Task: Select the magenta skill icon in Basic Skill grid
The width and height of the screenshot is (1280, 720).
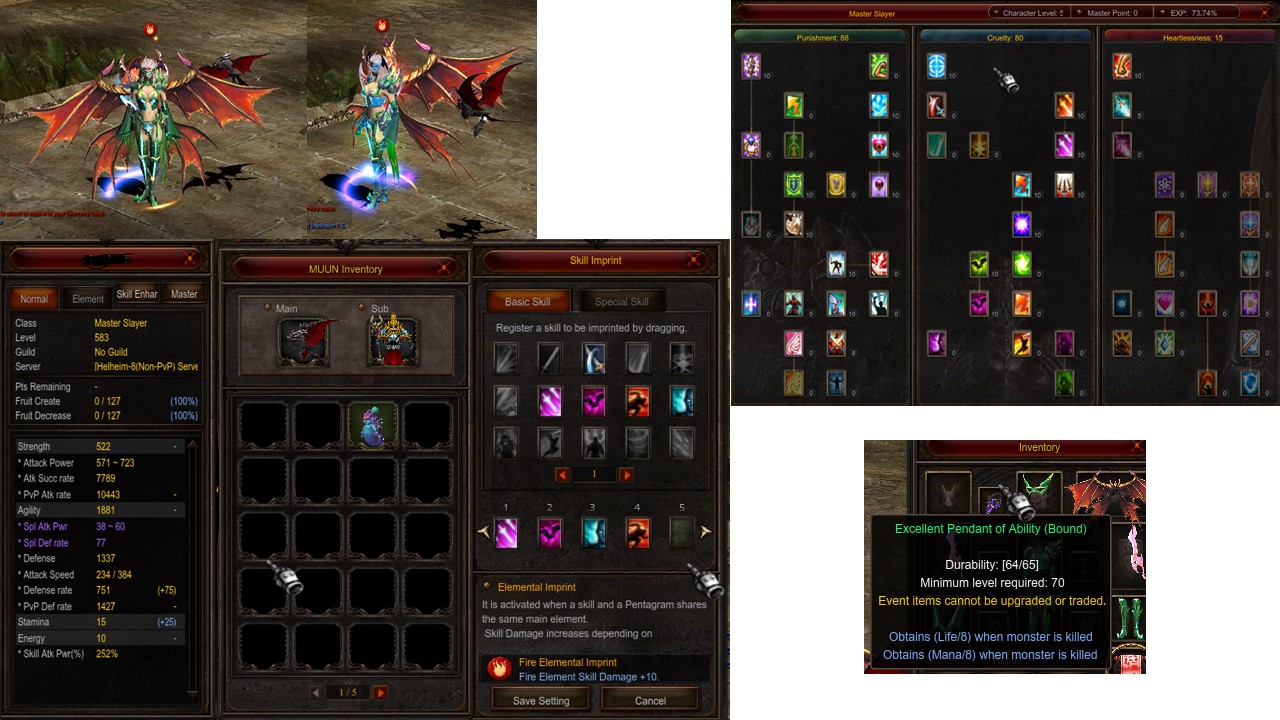Action: (x=549, y=401)
